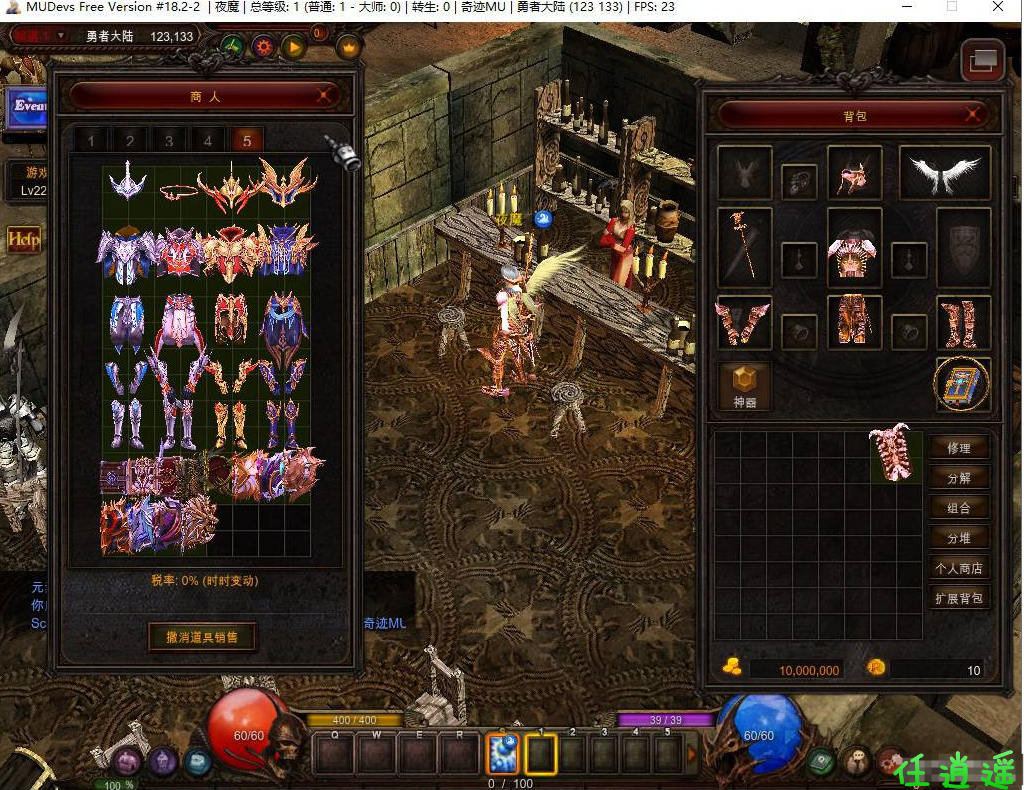Open the 神器 artifact slot

coord(745,386)
